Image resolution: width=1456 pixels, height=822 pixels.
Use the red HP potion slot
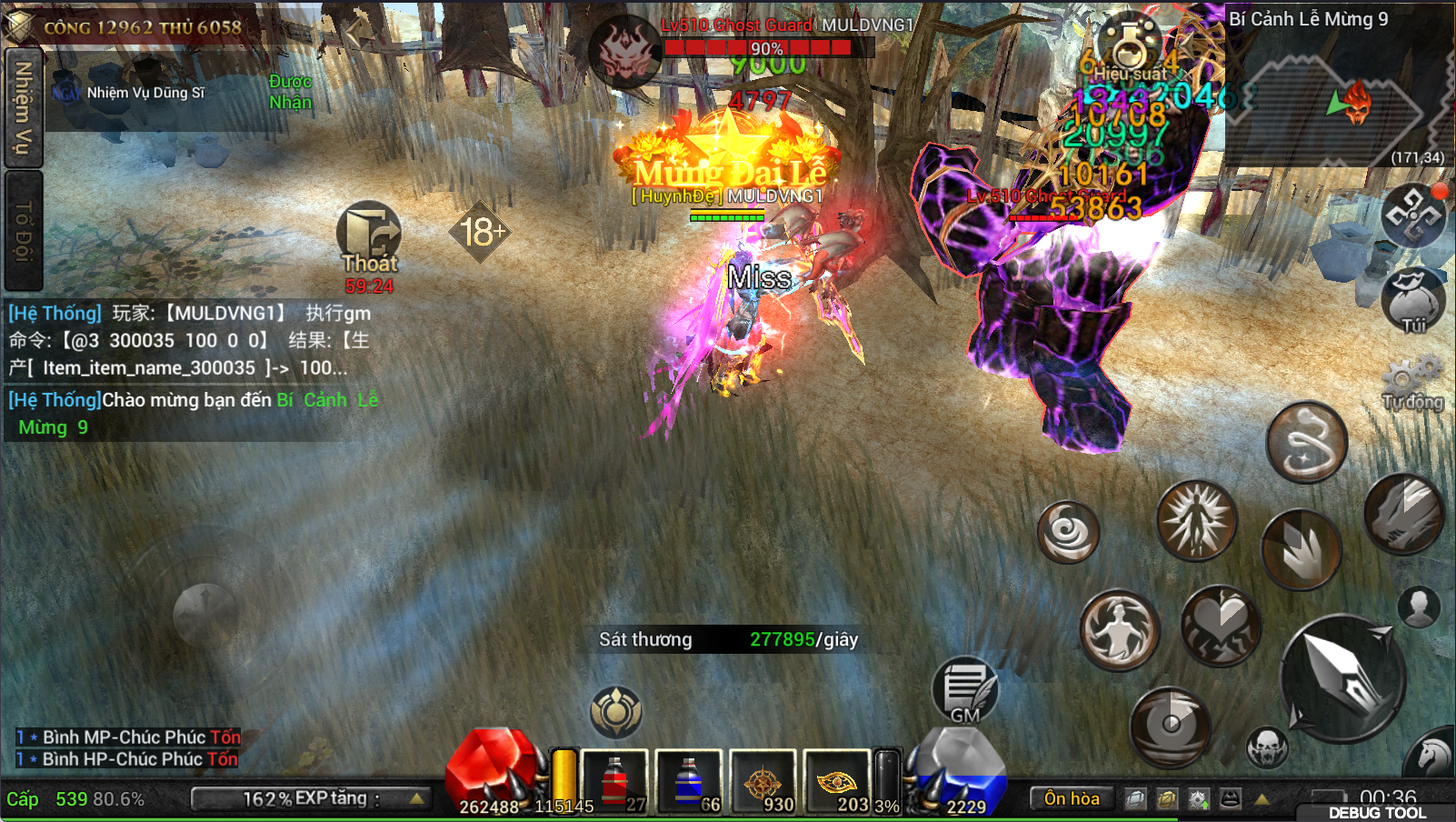coord(614,780)
